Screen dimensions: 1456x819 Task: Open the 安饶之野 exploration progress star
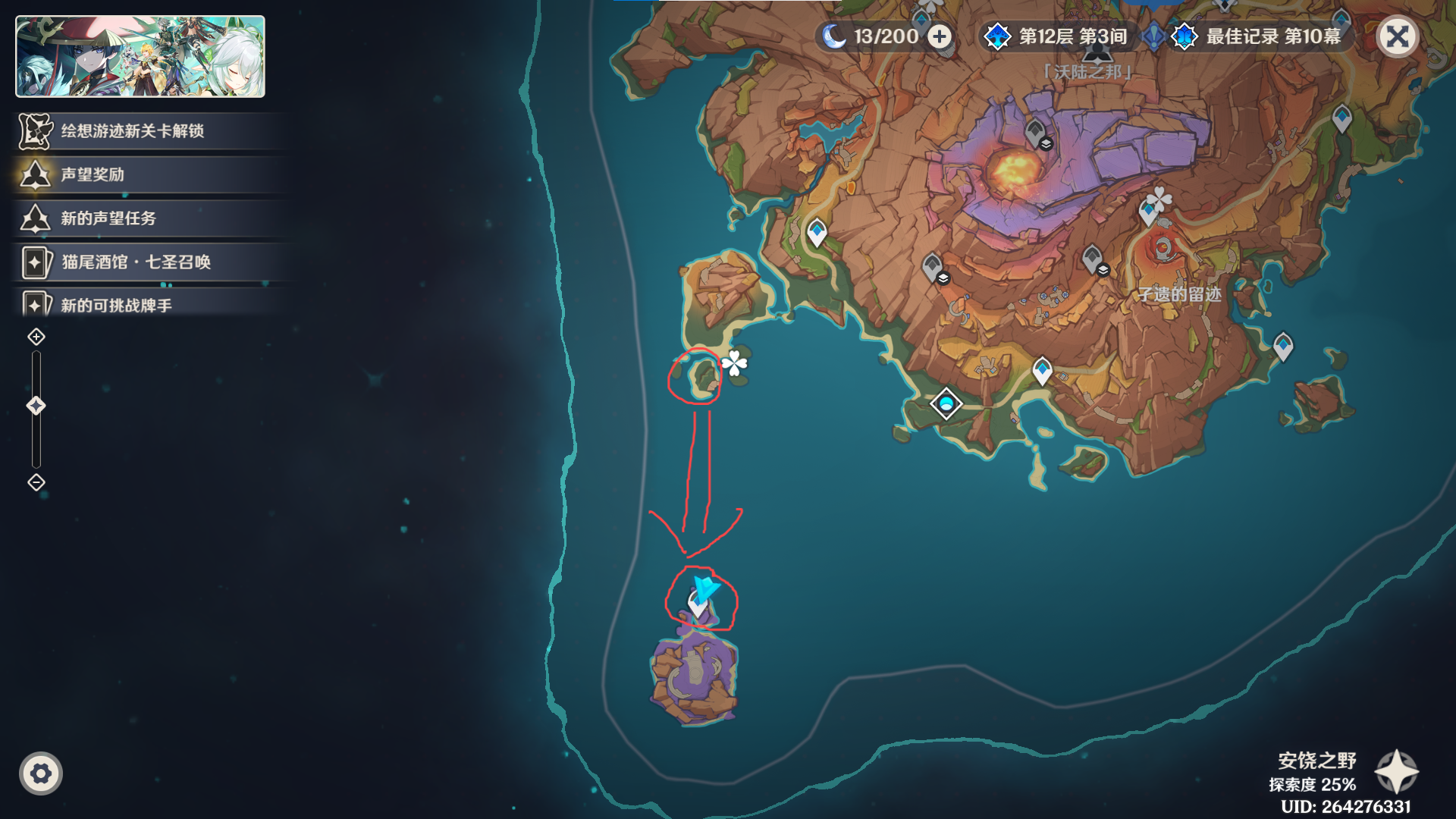pos(1396,772)
